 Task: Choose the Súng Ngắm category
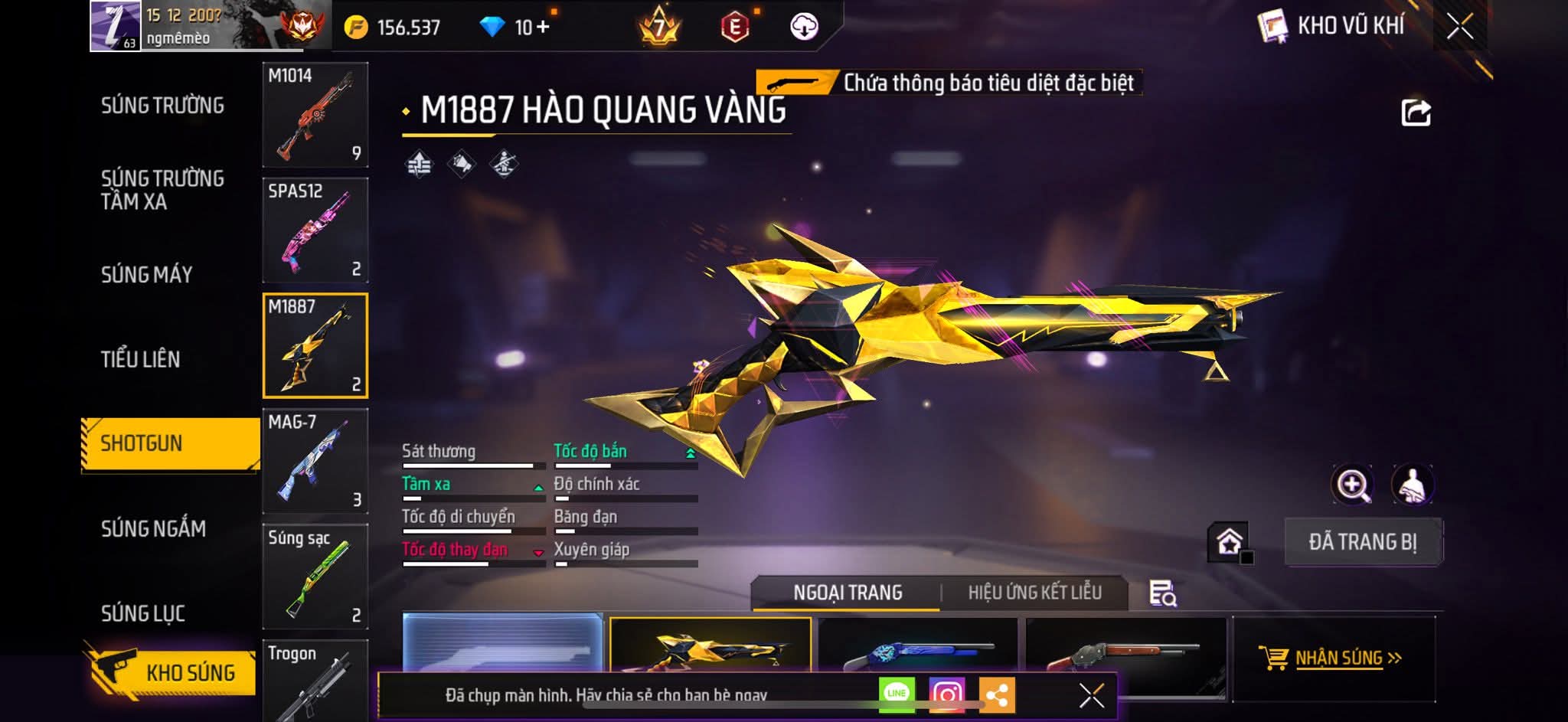pos(153,528)
